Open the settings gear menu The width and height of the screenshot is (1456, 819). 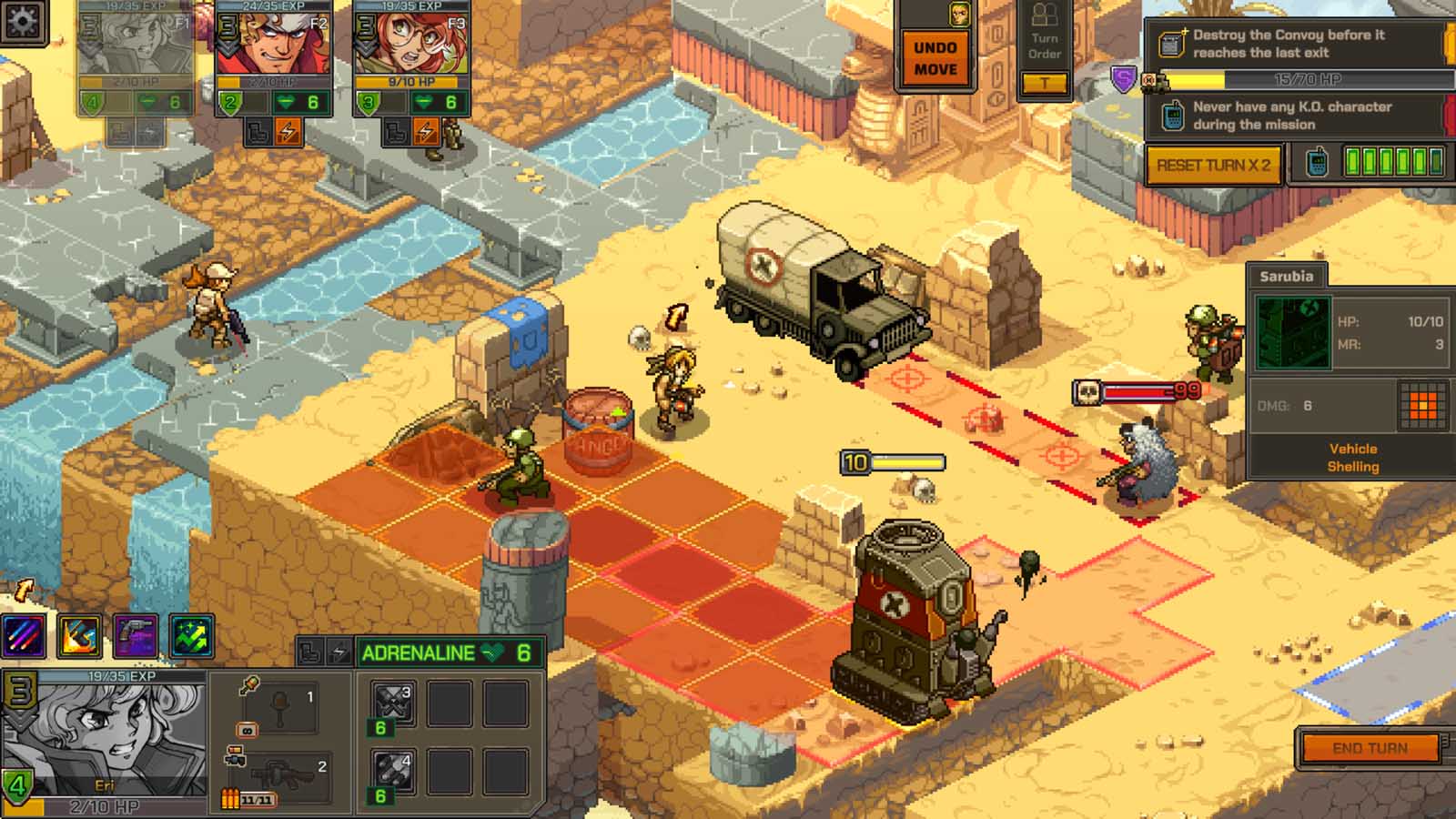click(x=22, y=20)
